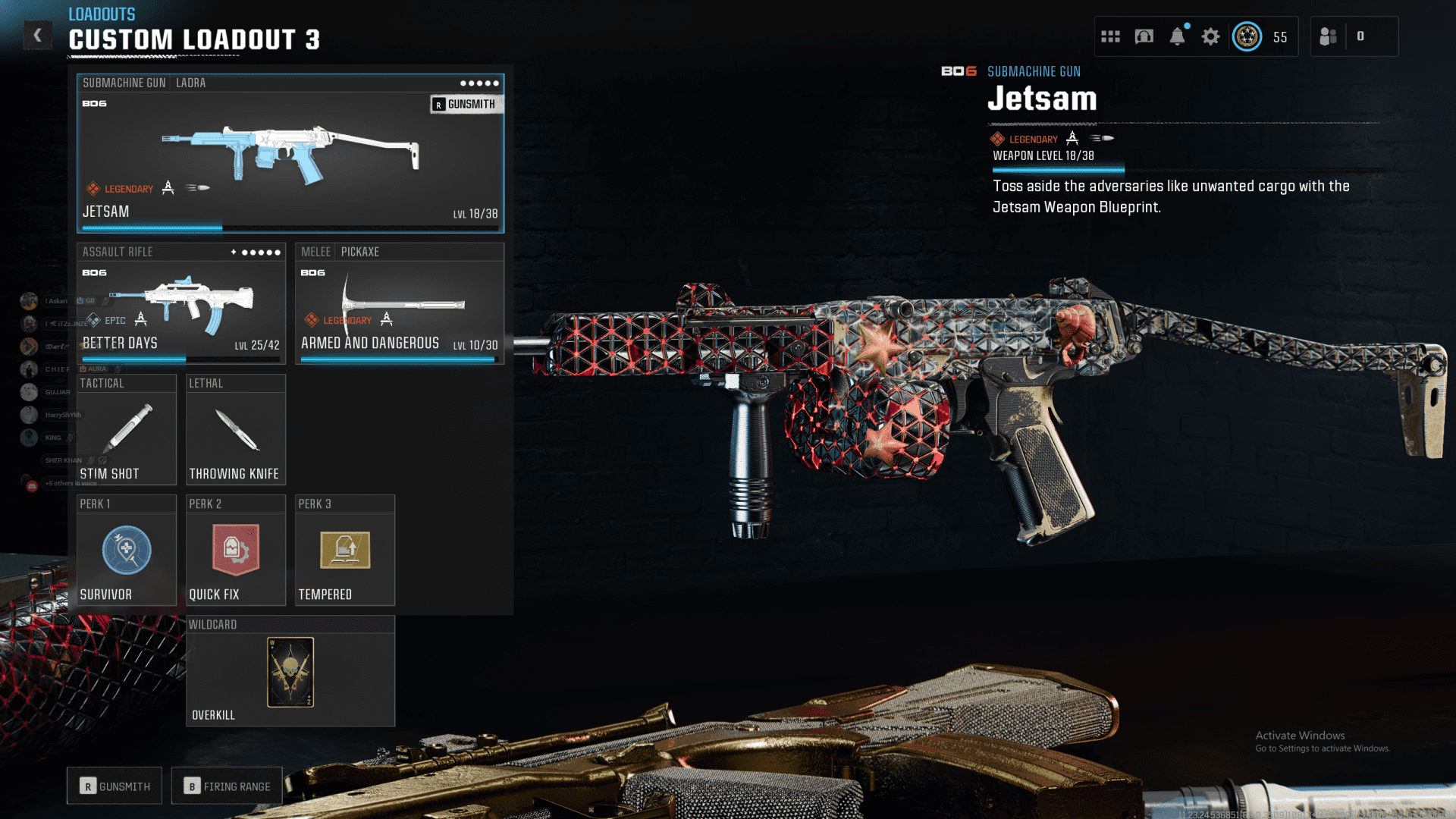Image resolution: width=1456 pixels, height=819 pixels.
Task: Change the Quick Fix perk 2 slot
Action: point(235,551)
